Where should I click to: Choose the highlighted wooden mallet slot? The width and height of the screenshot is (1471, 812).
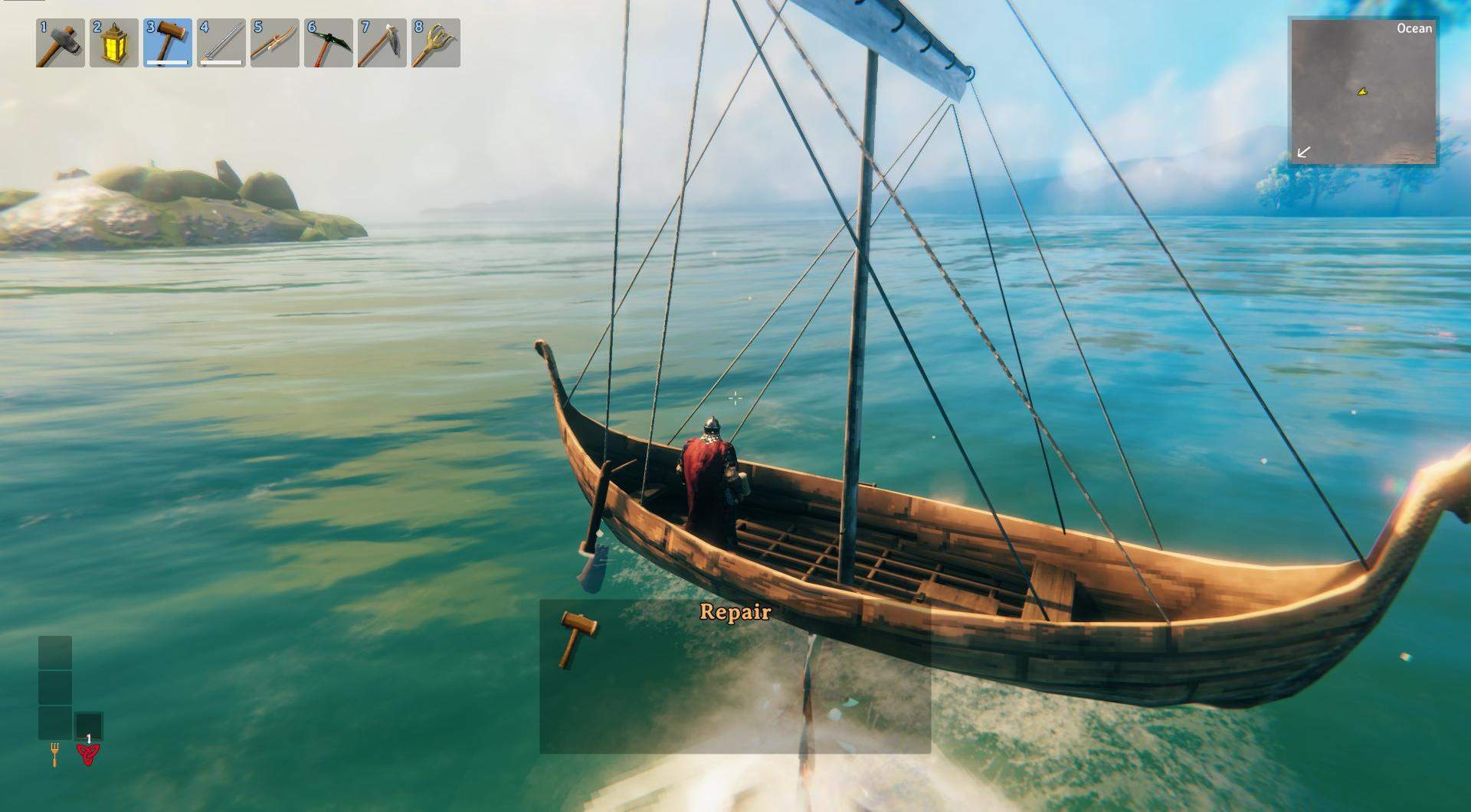coord(167,43)
